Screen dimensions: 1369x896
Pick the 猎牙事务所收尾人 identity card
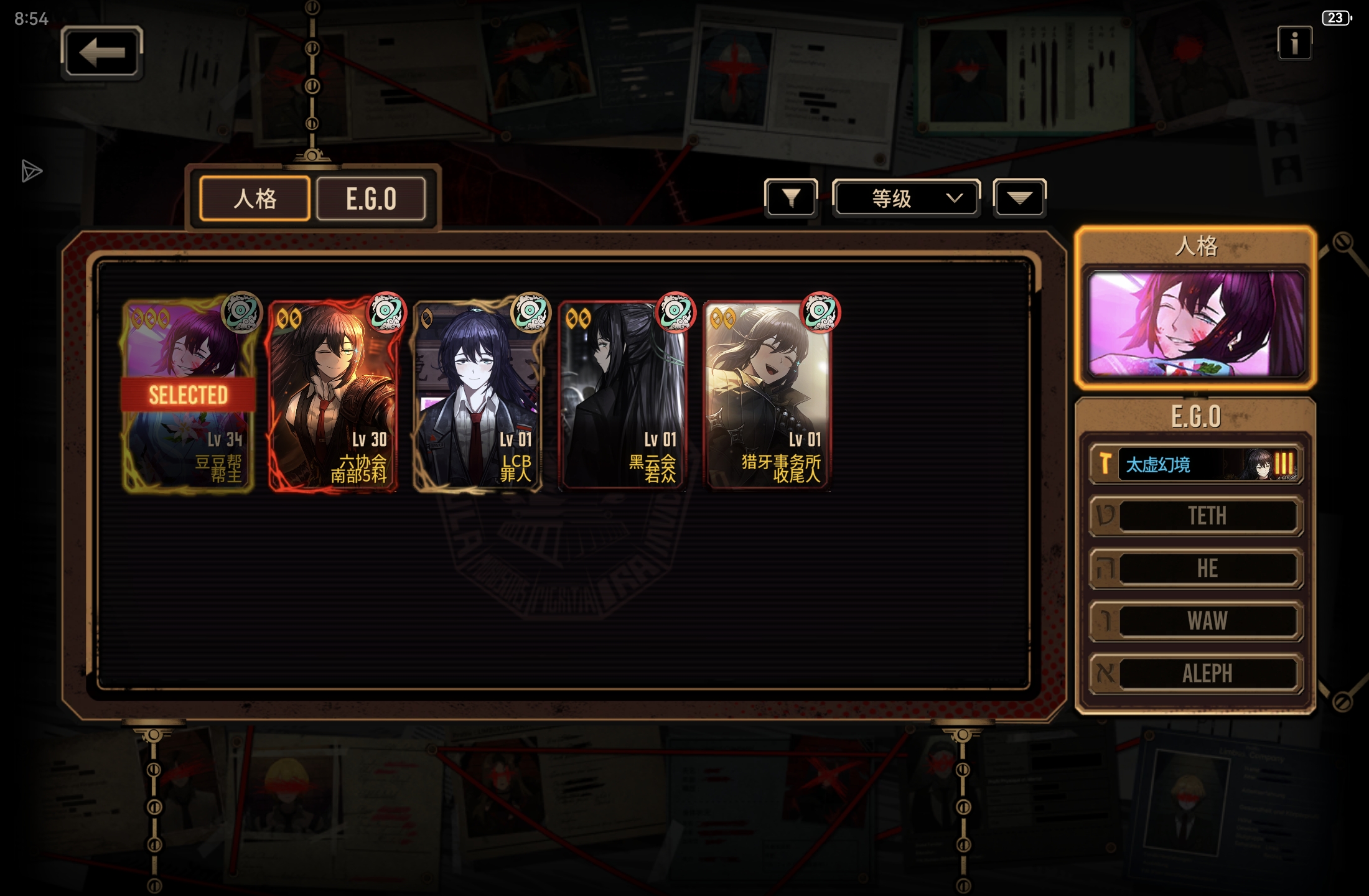[767, 396]
